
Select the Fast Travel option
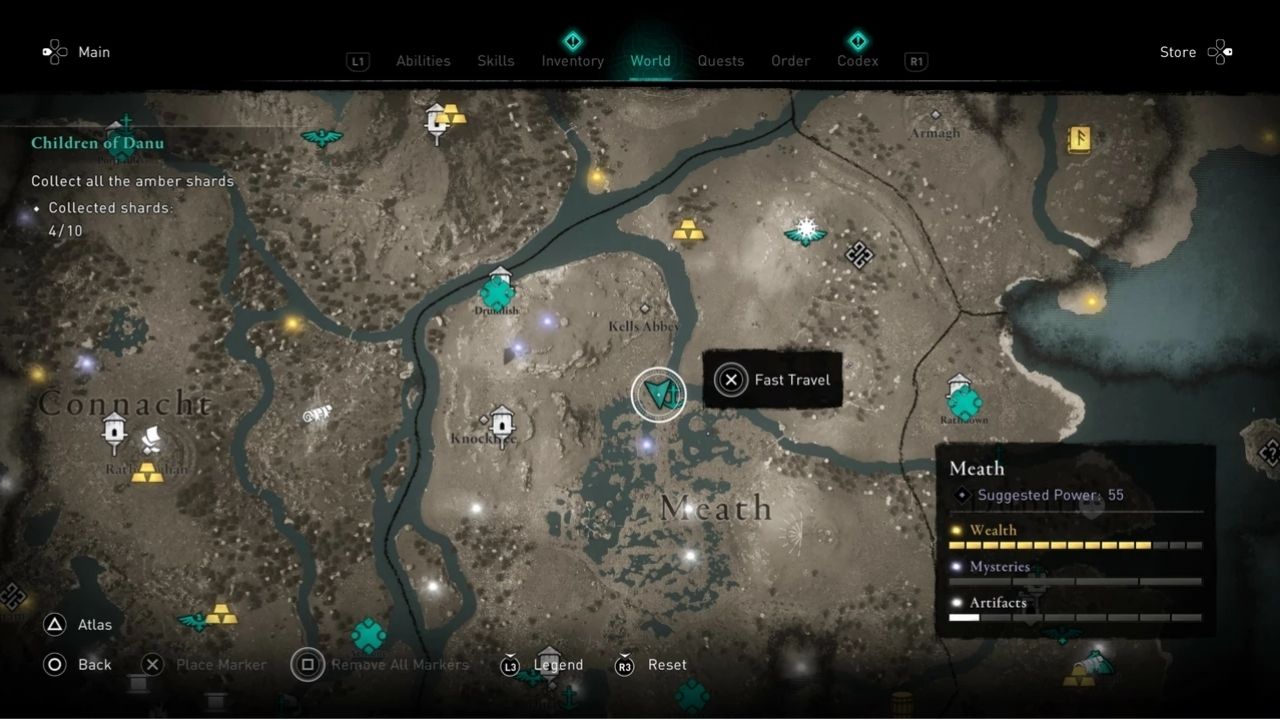[x=772, y=380]
